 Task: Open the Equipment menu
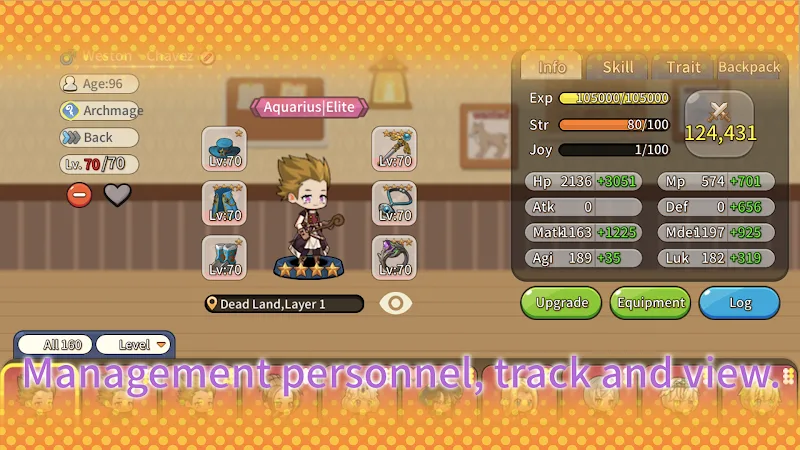651,302
